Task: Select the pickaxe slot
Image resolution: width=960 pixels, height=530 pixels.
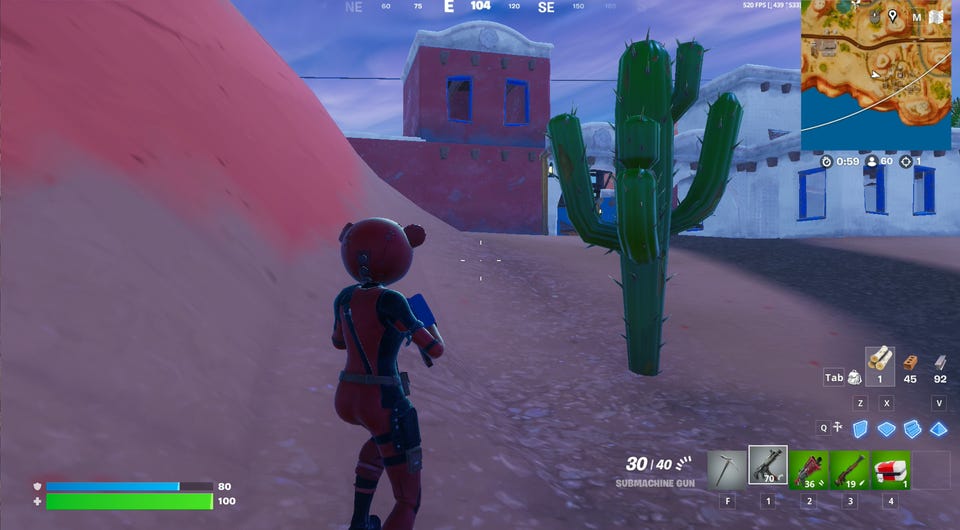Action: click(727, 469)
